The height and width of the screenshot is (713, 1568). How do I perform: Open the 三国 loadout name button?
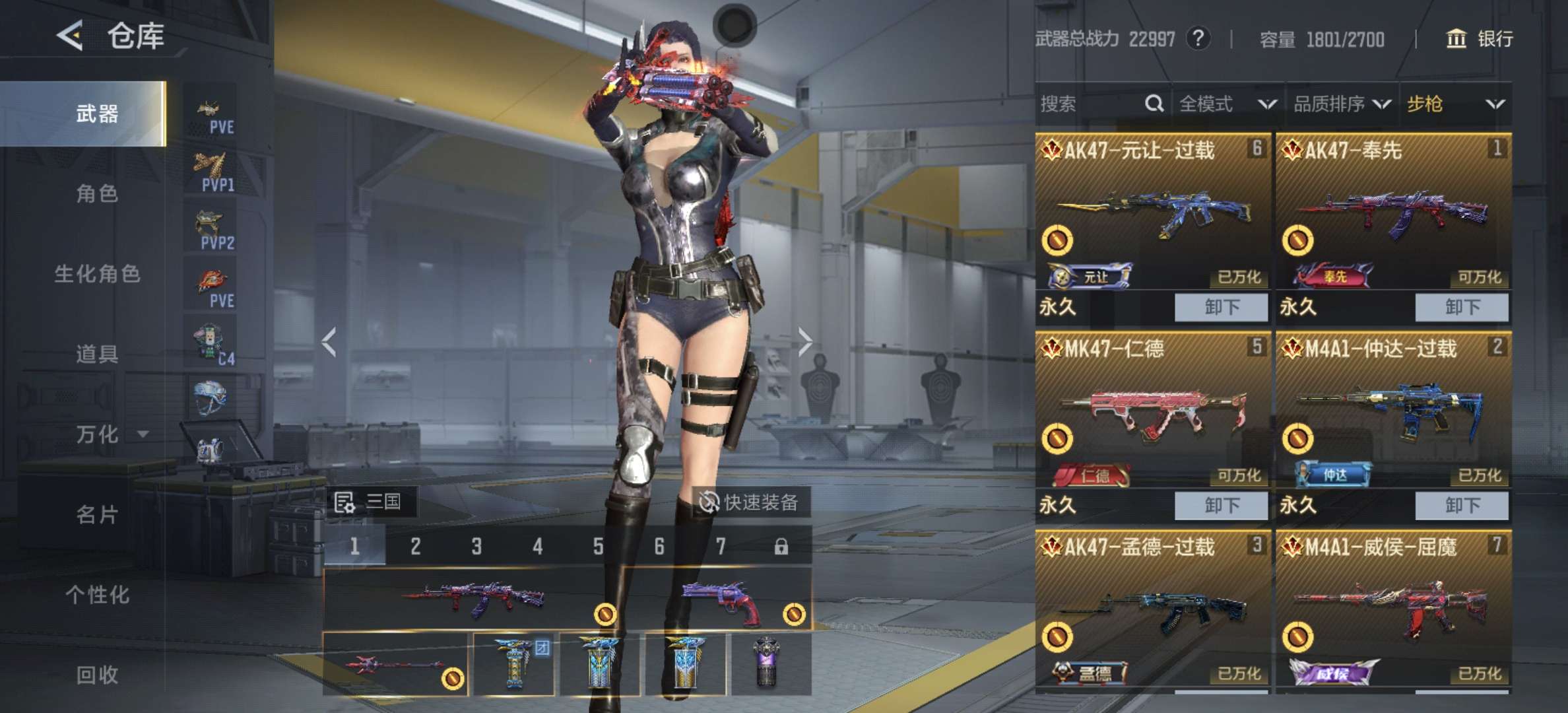point(369,502)
